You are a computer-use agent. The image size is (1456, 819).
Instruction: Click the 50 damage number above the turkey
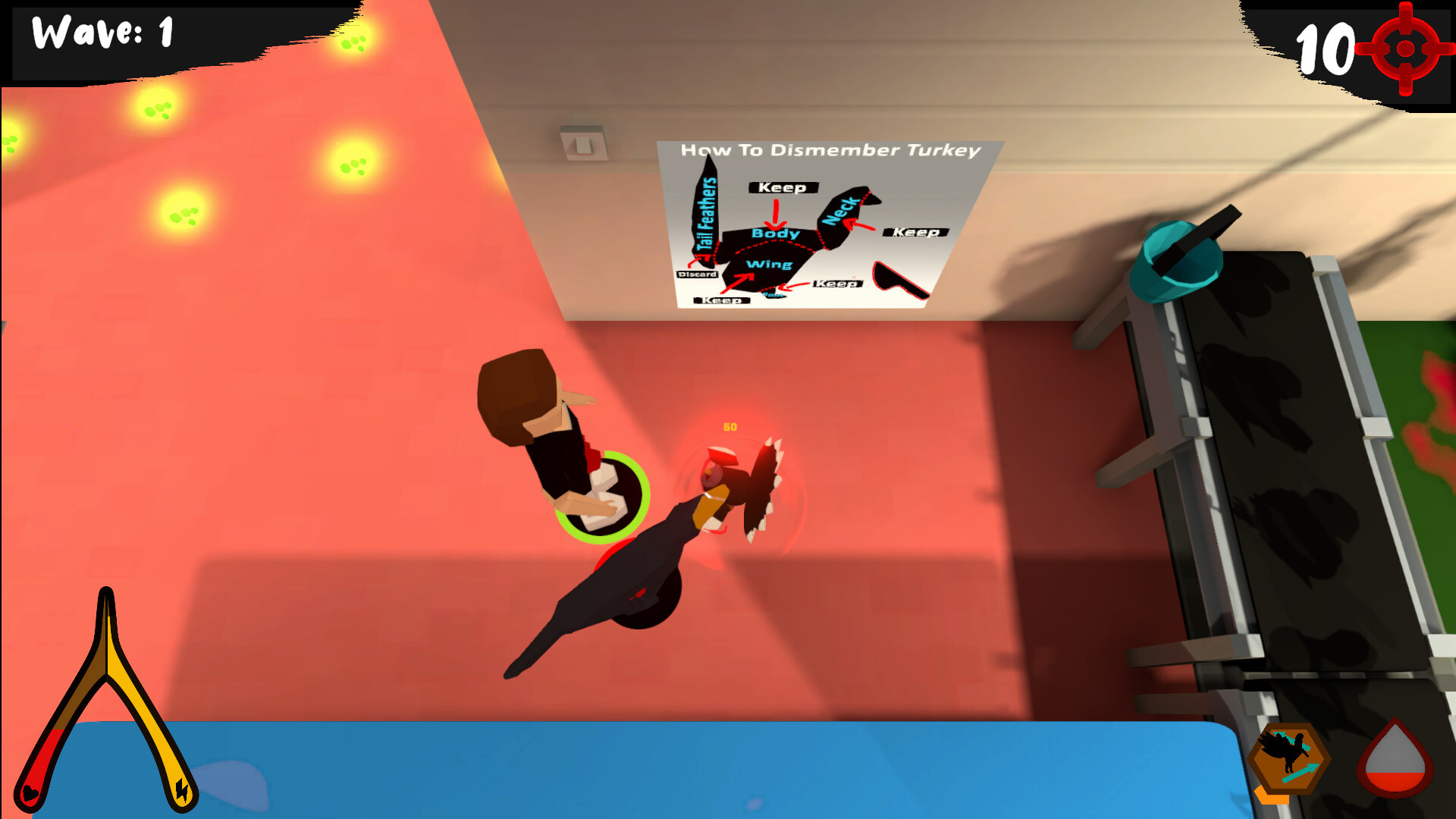pyautogui.click(x=730, y=426)
